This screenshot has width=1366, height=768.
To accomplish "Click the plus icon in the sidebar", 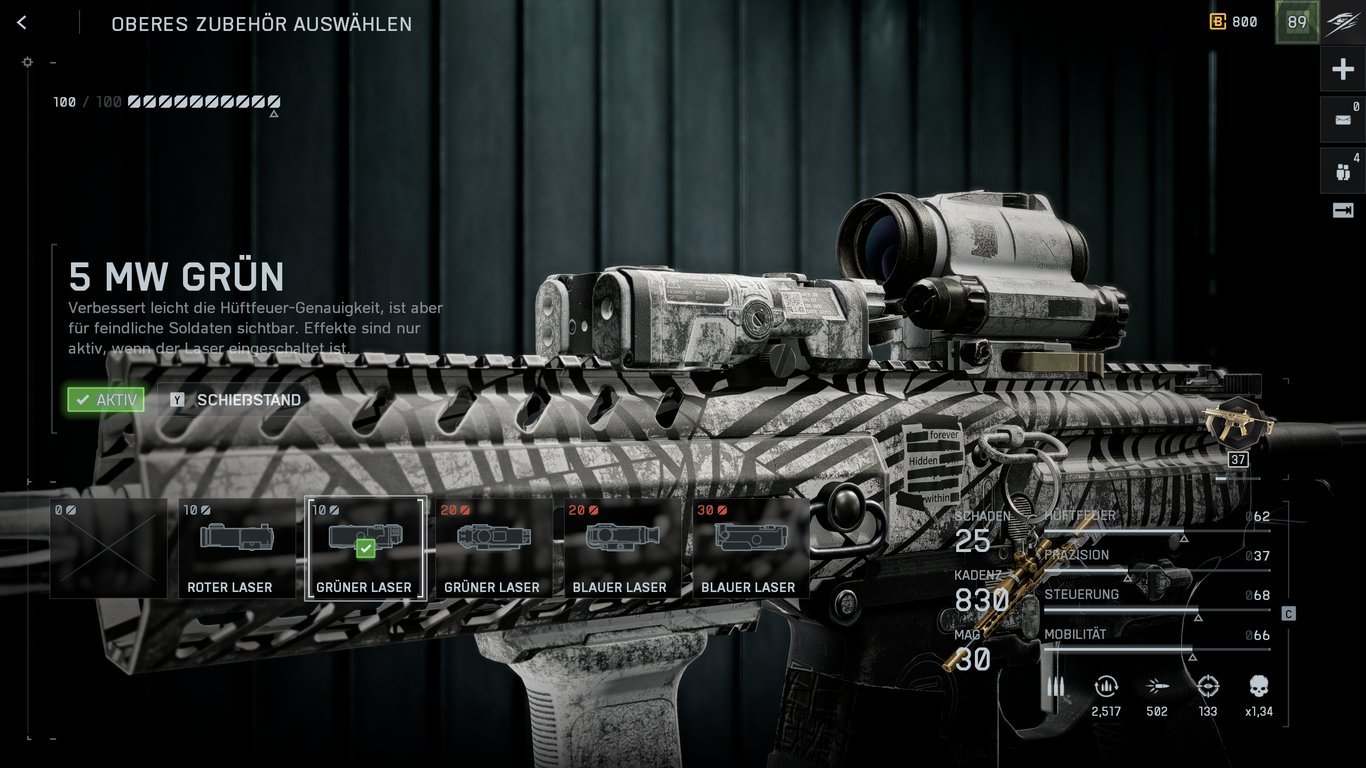I will pos(1342,70).
